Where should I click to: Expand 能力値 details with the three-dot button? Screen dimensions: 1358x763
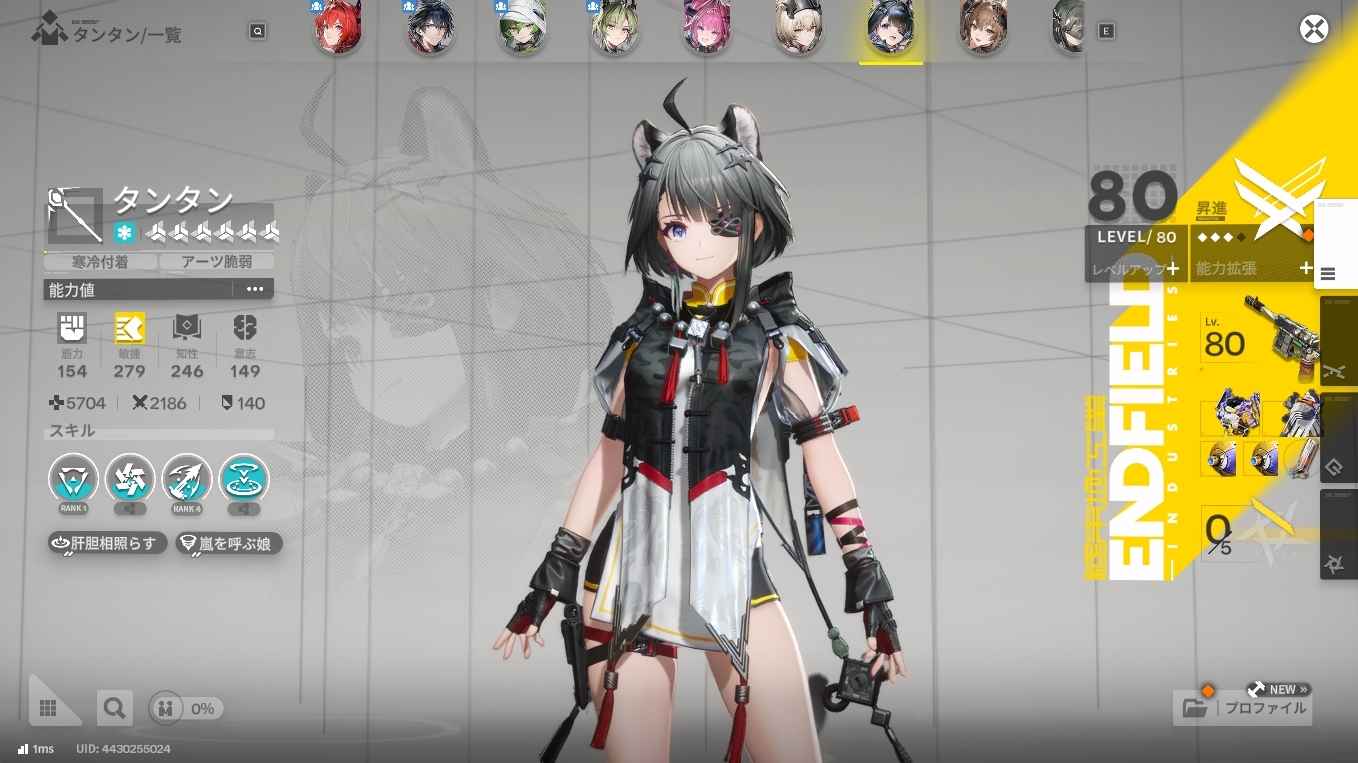click(254, 290)
